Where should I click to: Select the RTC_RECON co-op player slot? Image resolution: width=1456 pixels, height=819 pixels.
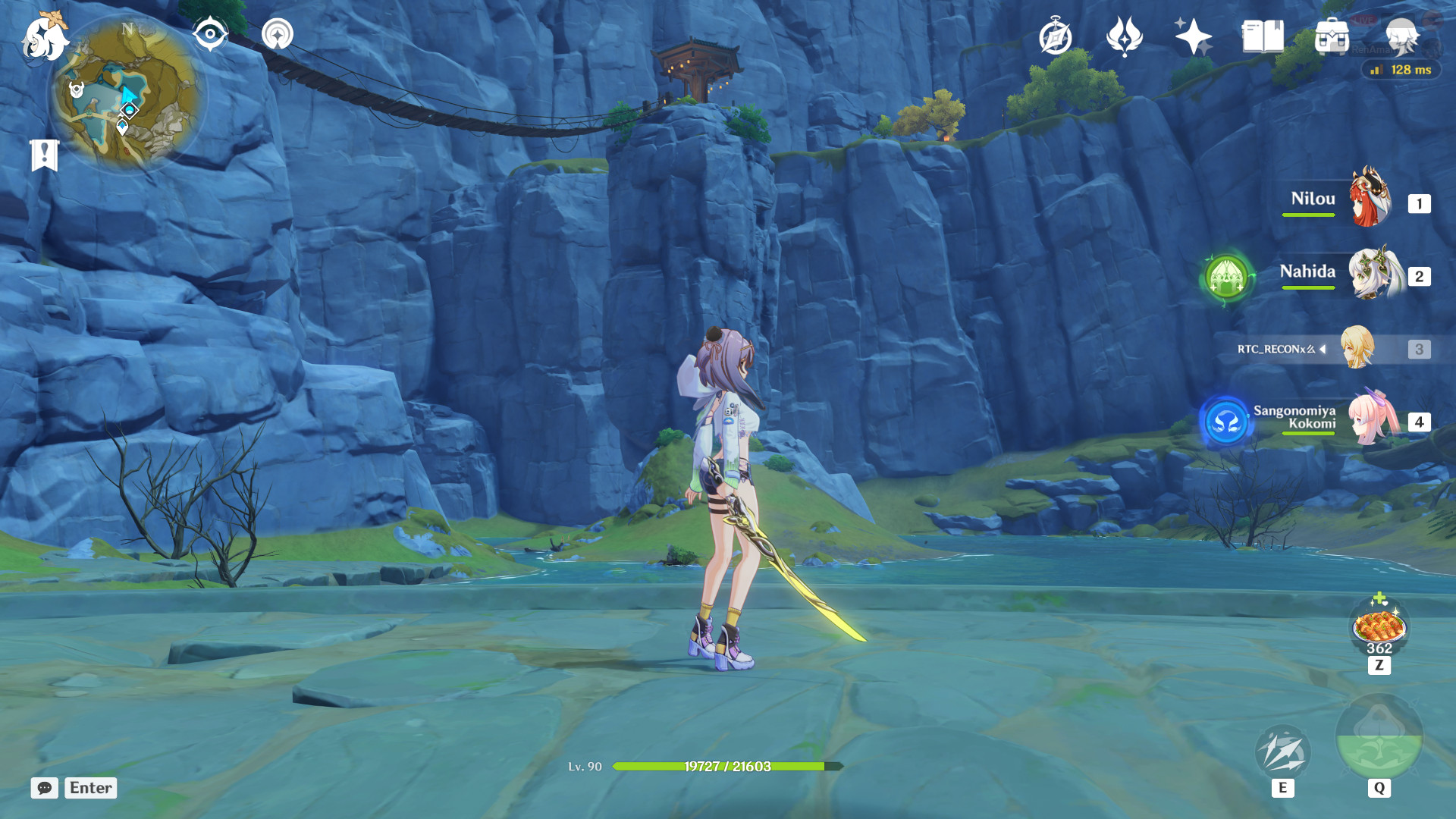[1357, 348]
